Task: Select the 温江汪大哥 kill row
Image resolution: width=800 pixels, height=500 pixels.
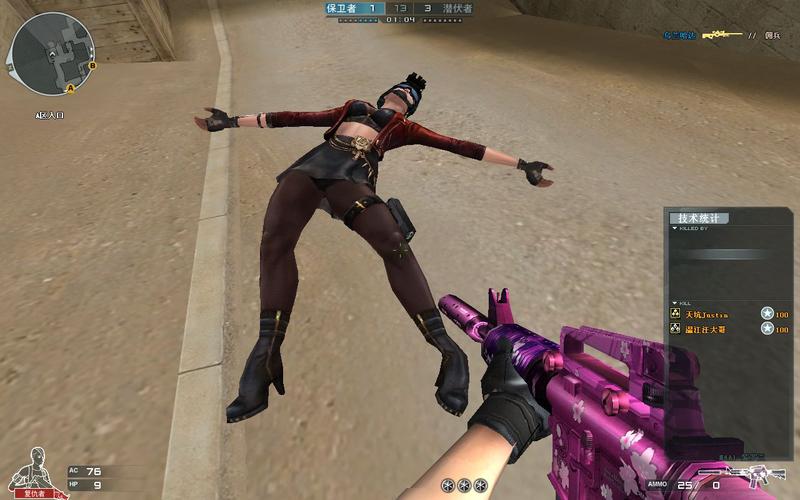Action: pyautogui.click(x=729, y=329)
